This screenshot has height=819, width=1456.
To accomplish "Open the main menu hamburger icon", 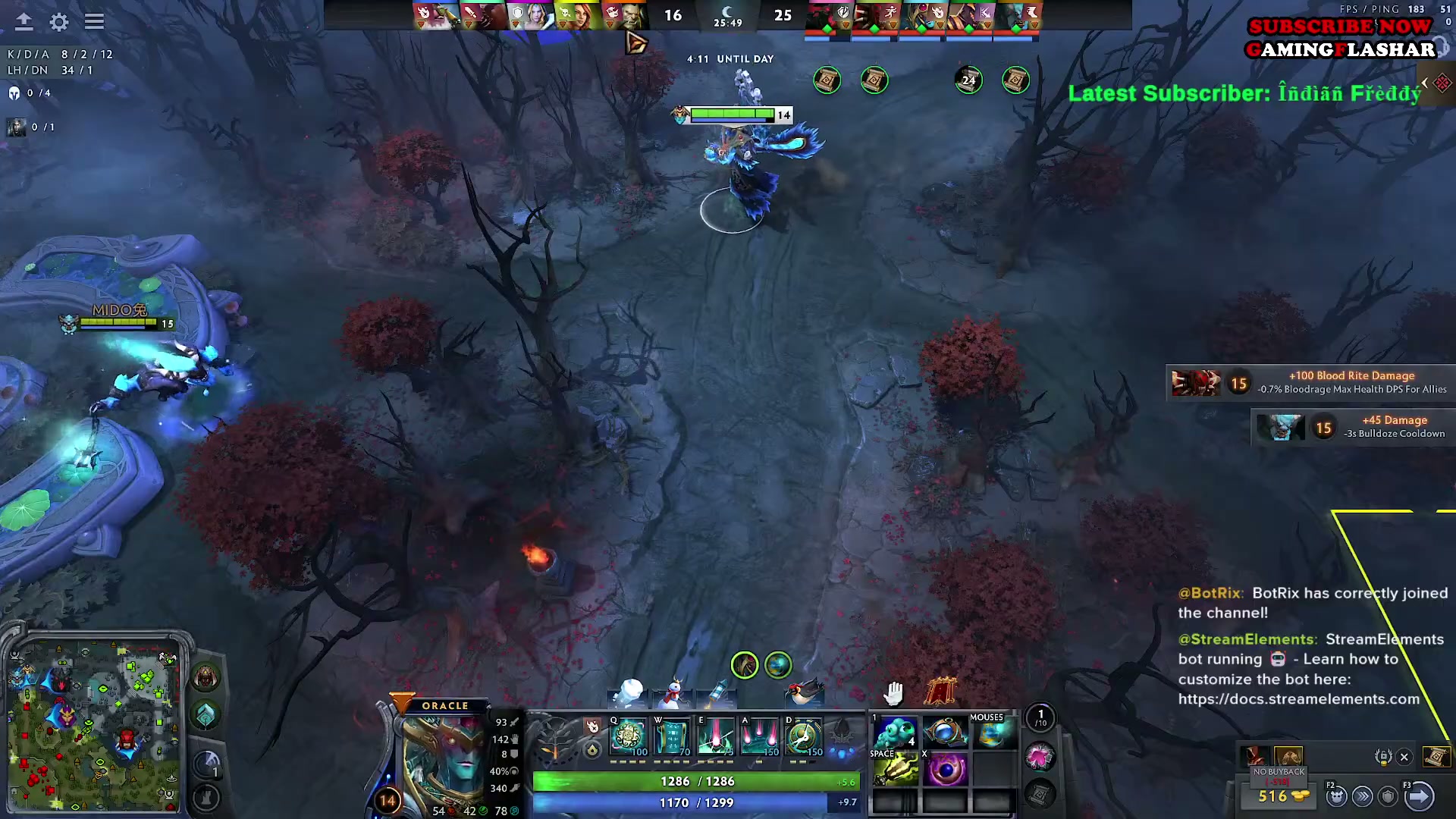I will pyautogui.click(x=94, y=21).
